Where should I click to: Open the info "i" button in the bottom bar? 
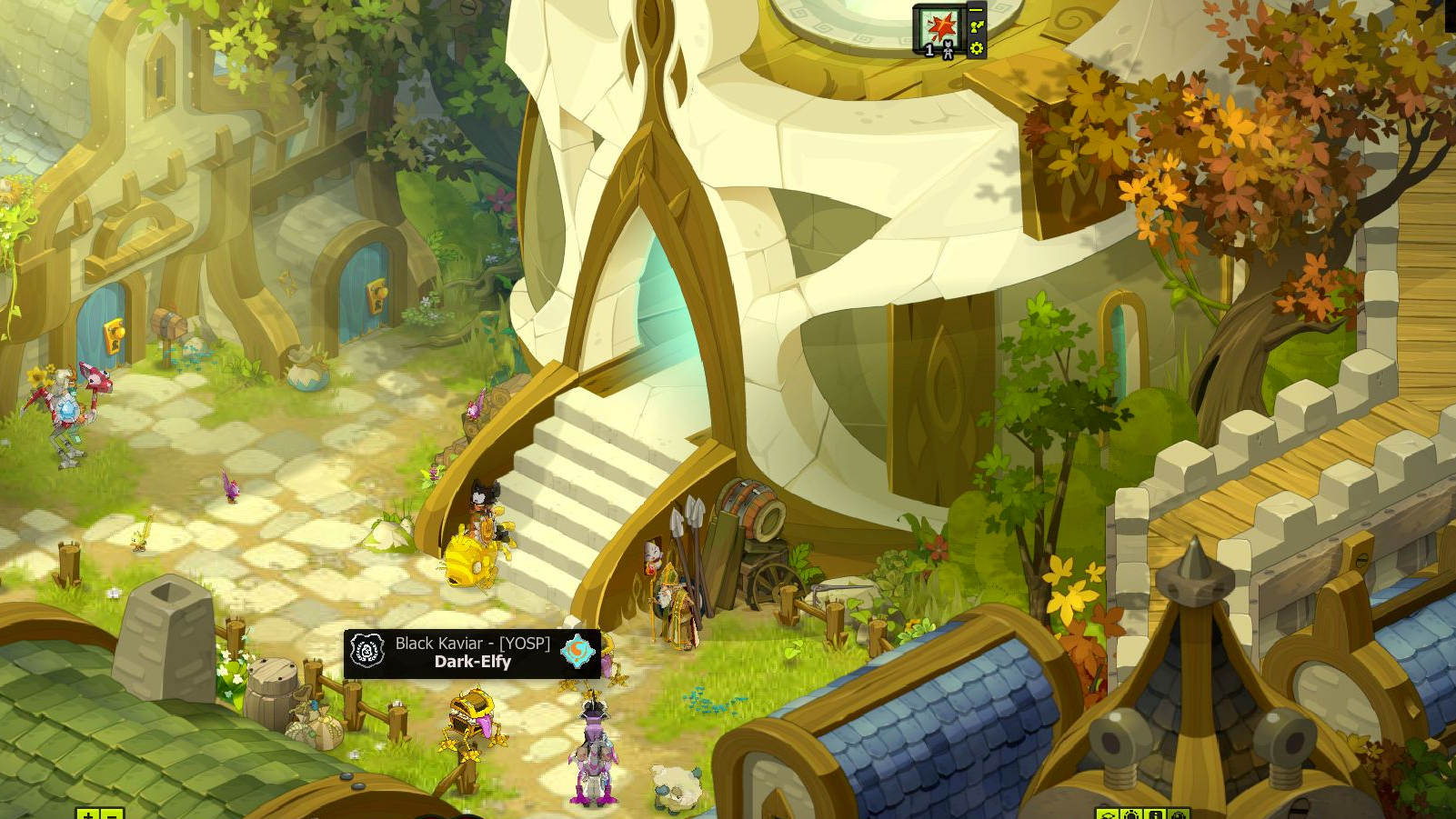[1154, 814]
